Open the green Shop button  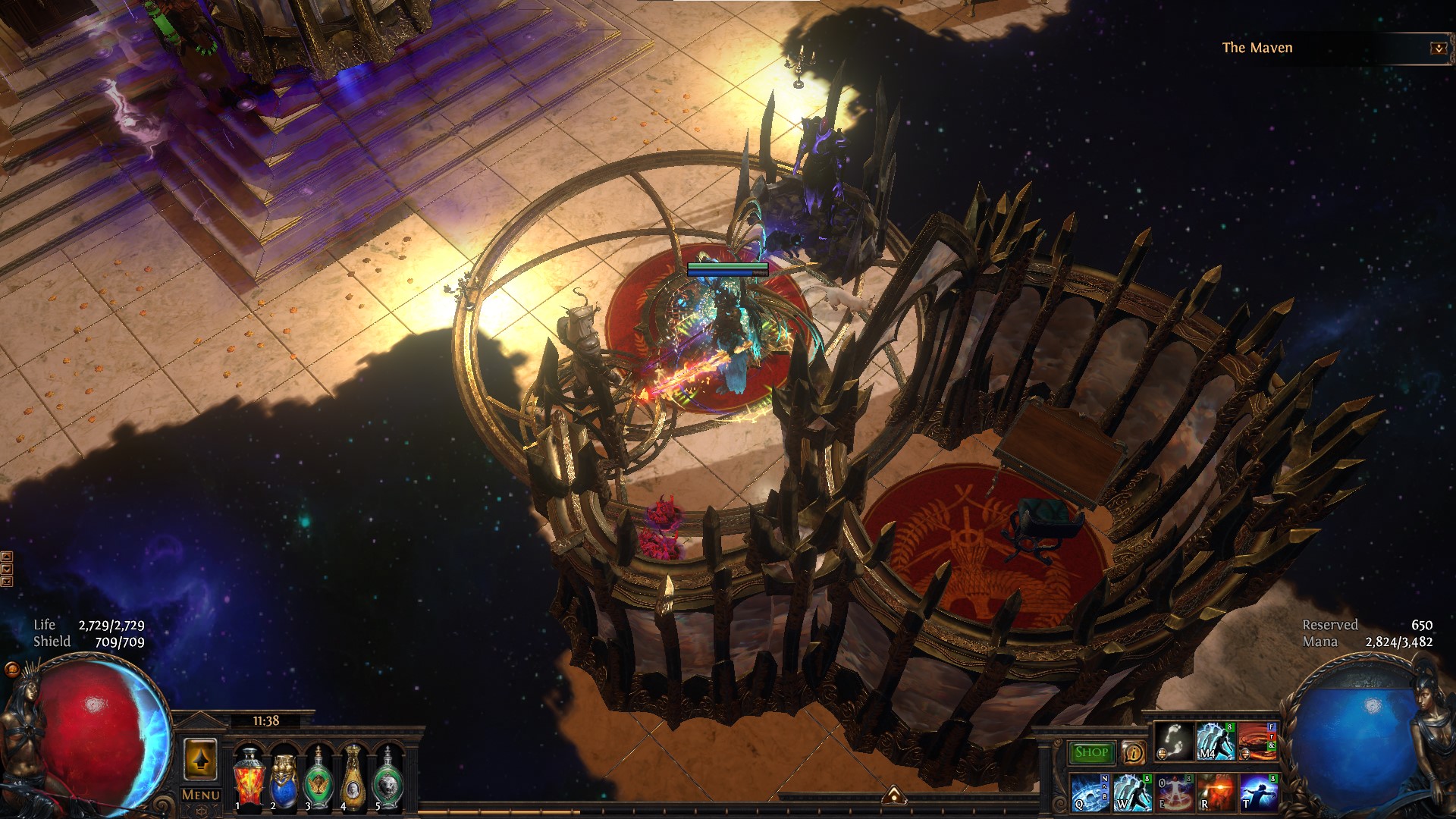(x=1091, y=752)
